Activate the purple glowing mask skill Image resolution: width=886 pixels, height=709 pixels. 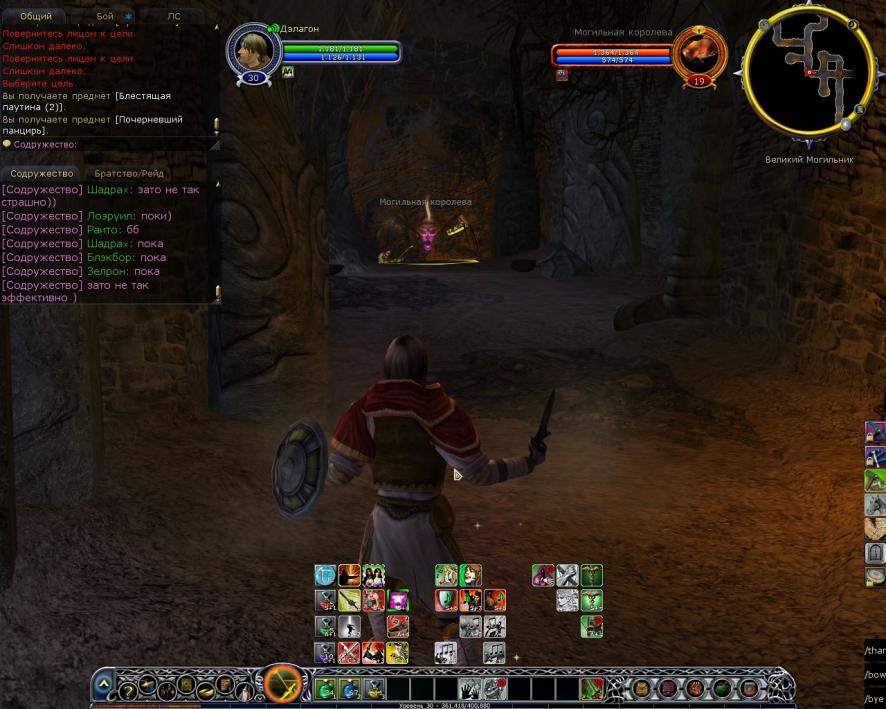click(397, 600)
